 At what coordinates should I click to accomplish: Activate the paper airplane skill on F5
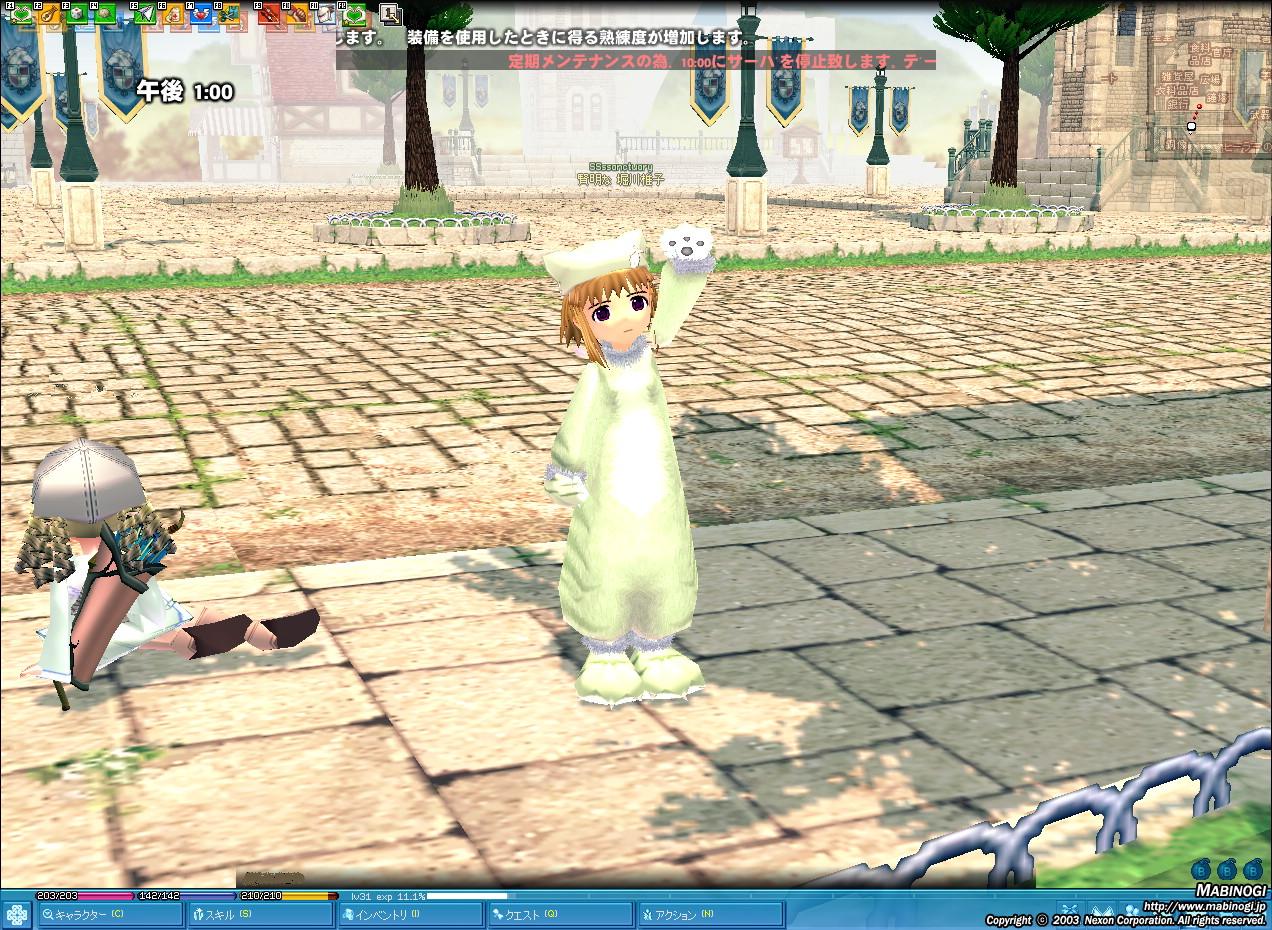145,13
